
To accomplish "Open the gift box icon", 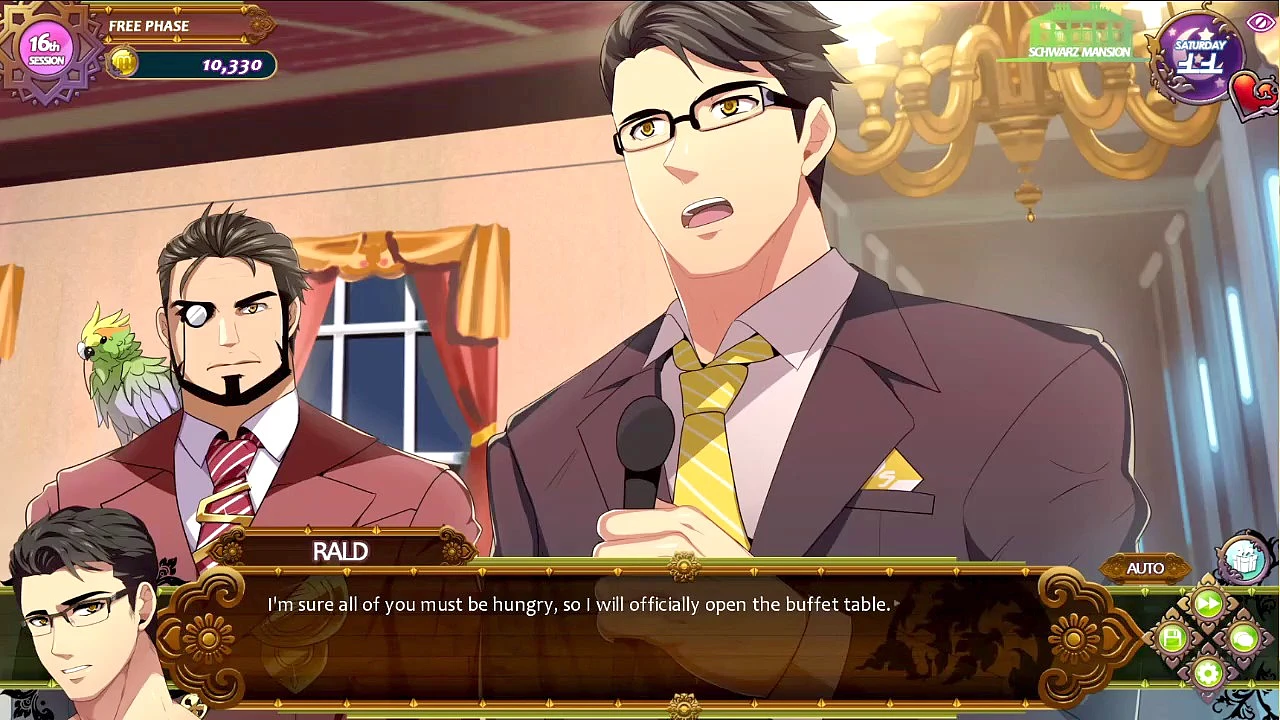I will click(x=1243, y=559).
